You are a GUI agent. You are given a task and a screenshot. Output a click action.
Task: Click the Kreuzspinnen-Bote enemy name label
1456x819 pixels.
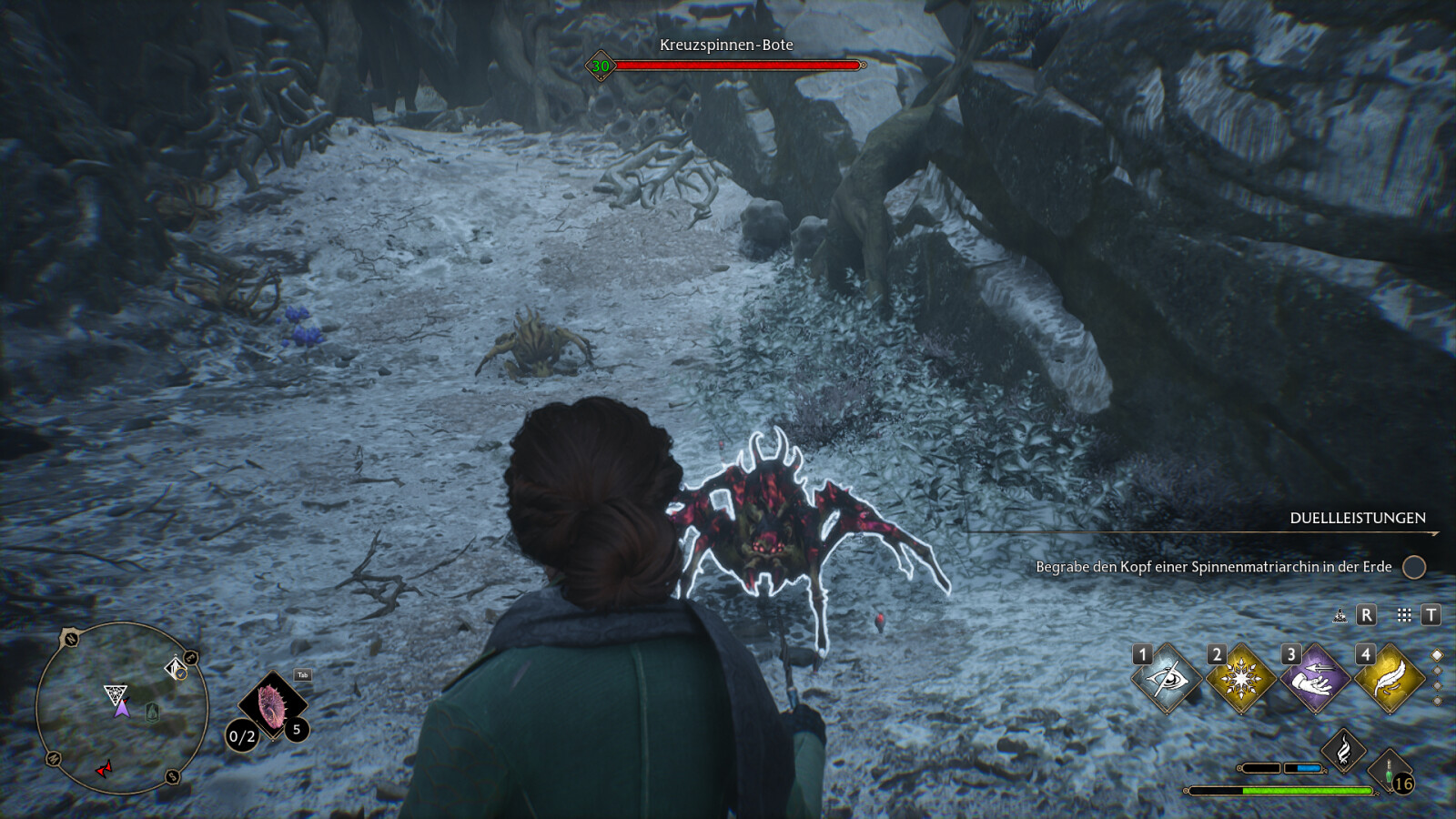[726, 45]
